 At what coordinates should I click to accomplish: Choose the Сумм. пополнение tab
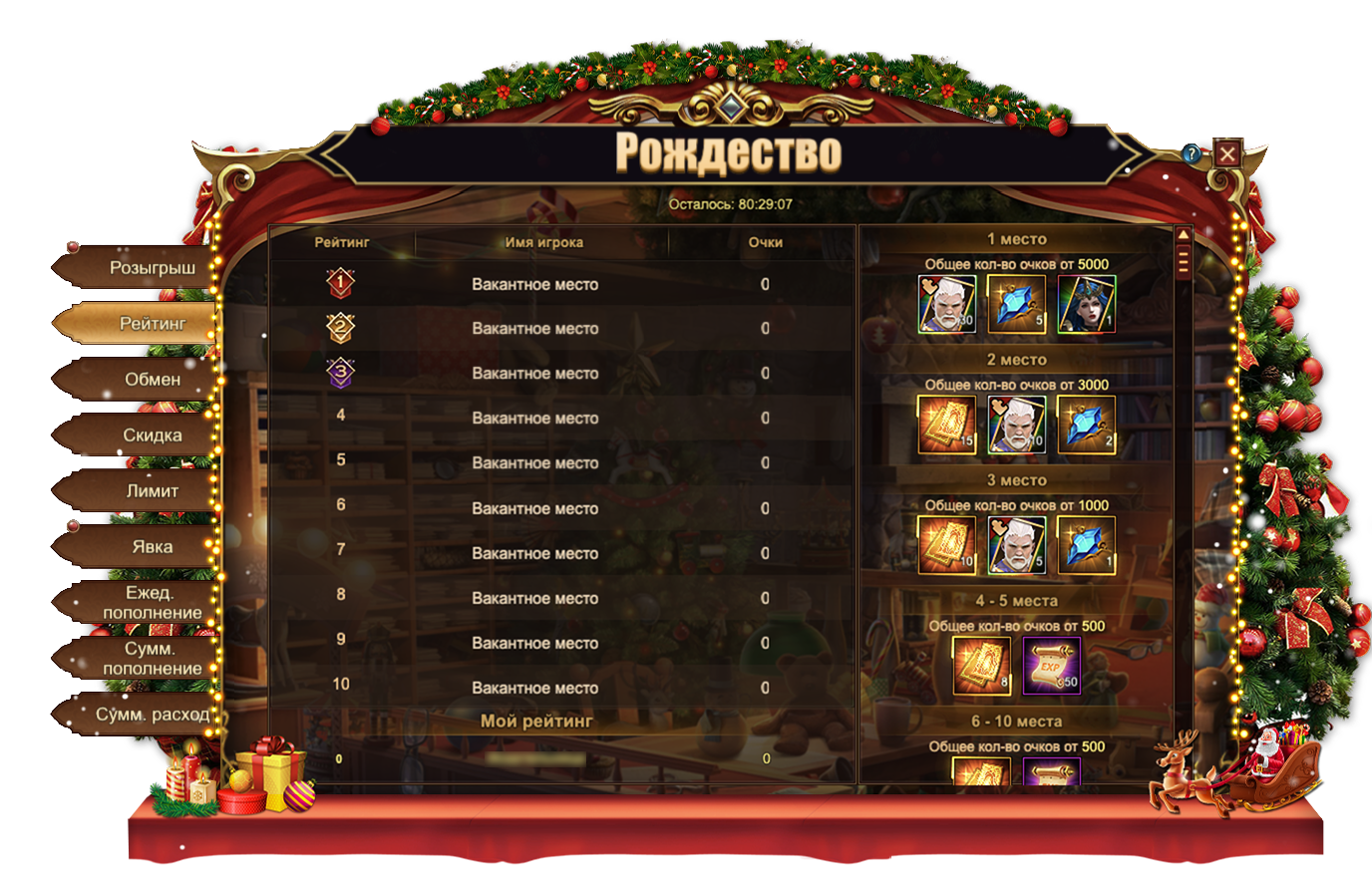pyautogui.click(x=152, y=659)
